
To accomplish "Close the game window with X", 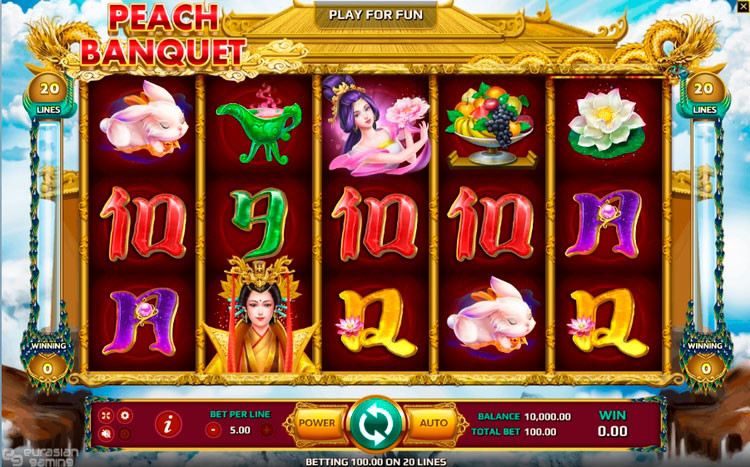I will point(741,7).
